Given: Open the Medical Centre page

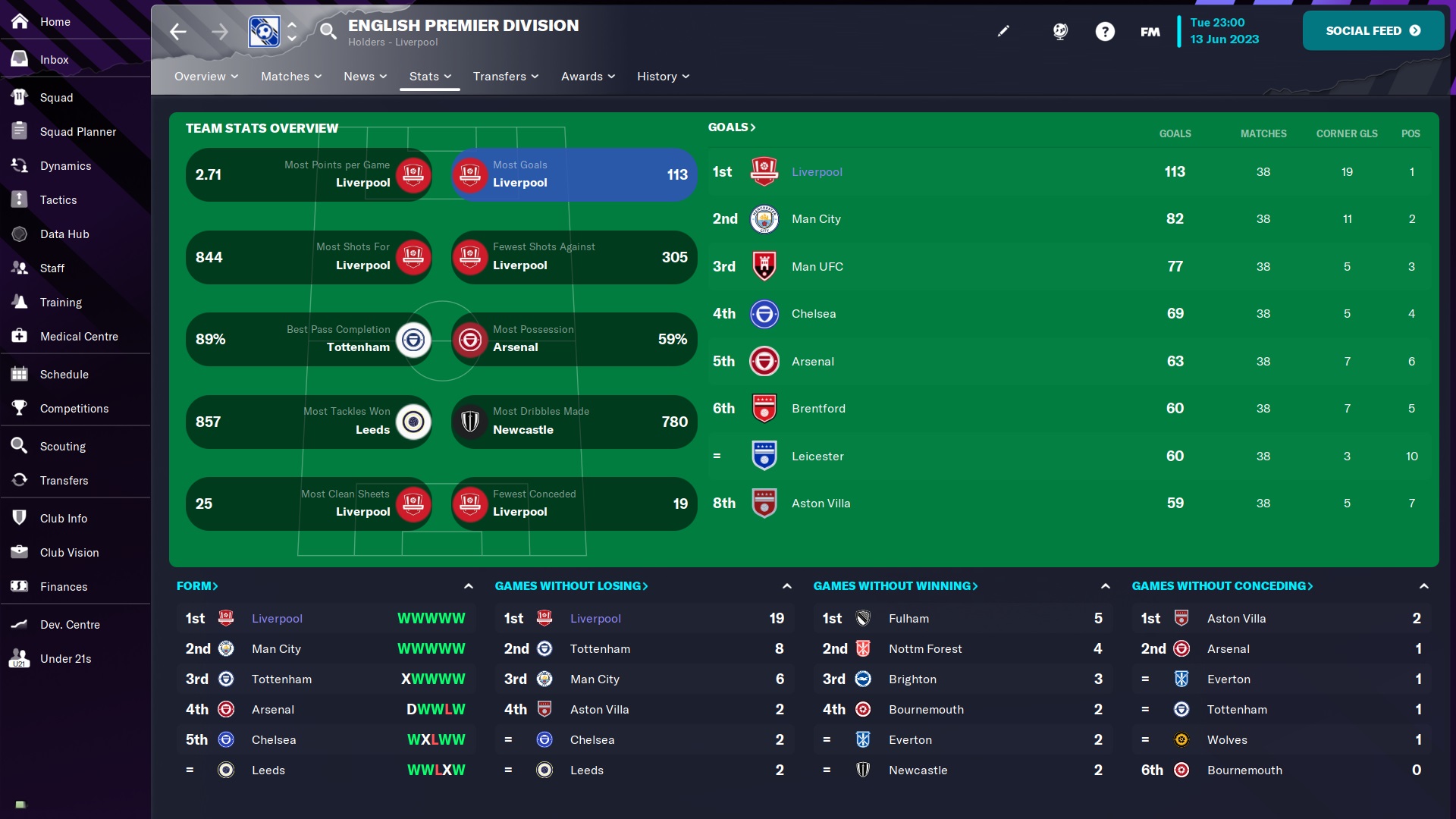Looking at the screenshot, I should (79, 337).
